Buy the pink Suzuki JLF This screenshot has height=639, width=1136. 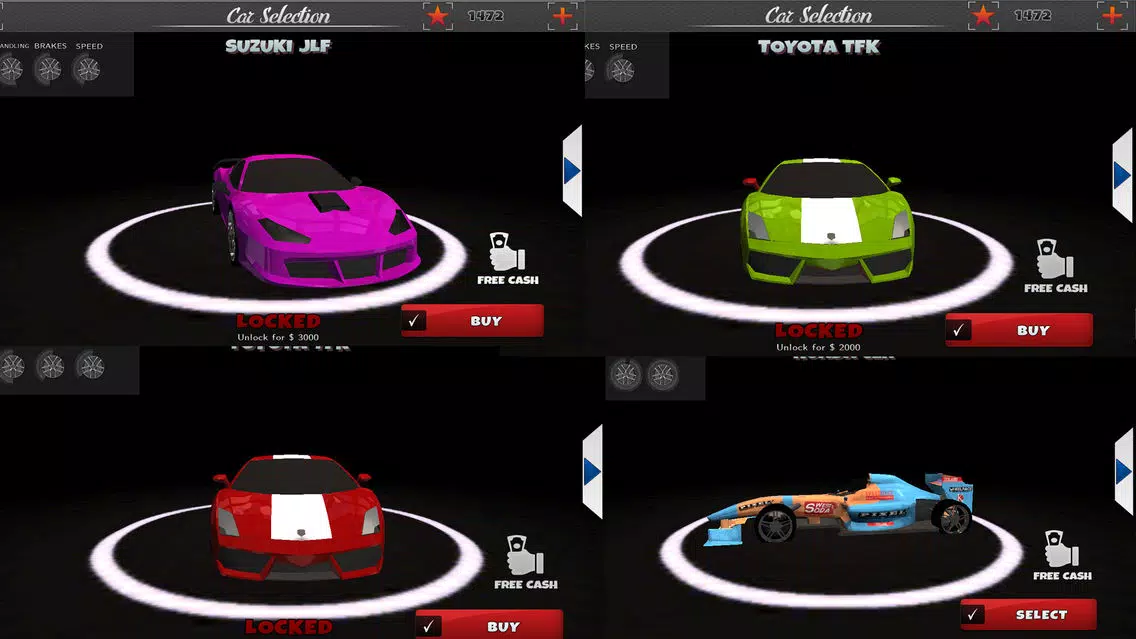click(x=473, y=321)
